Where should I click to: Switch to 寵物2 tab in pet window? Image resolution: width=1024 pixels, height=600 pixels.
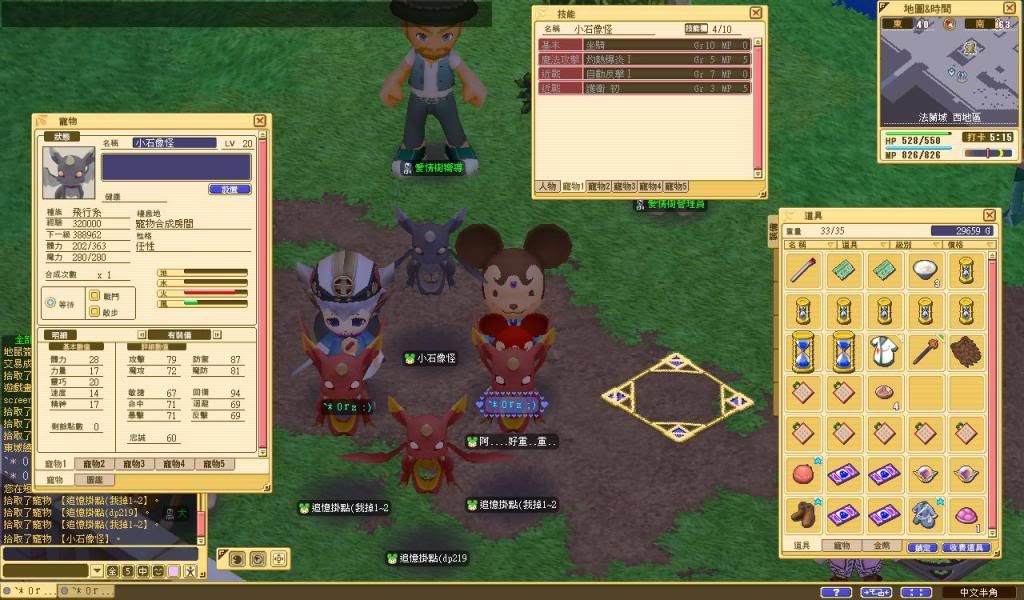(x=94, y=464)
